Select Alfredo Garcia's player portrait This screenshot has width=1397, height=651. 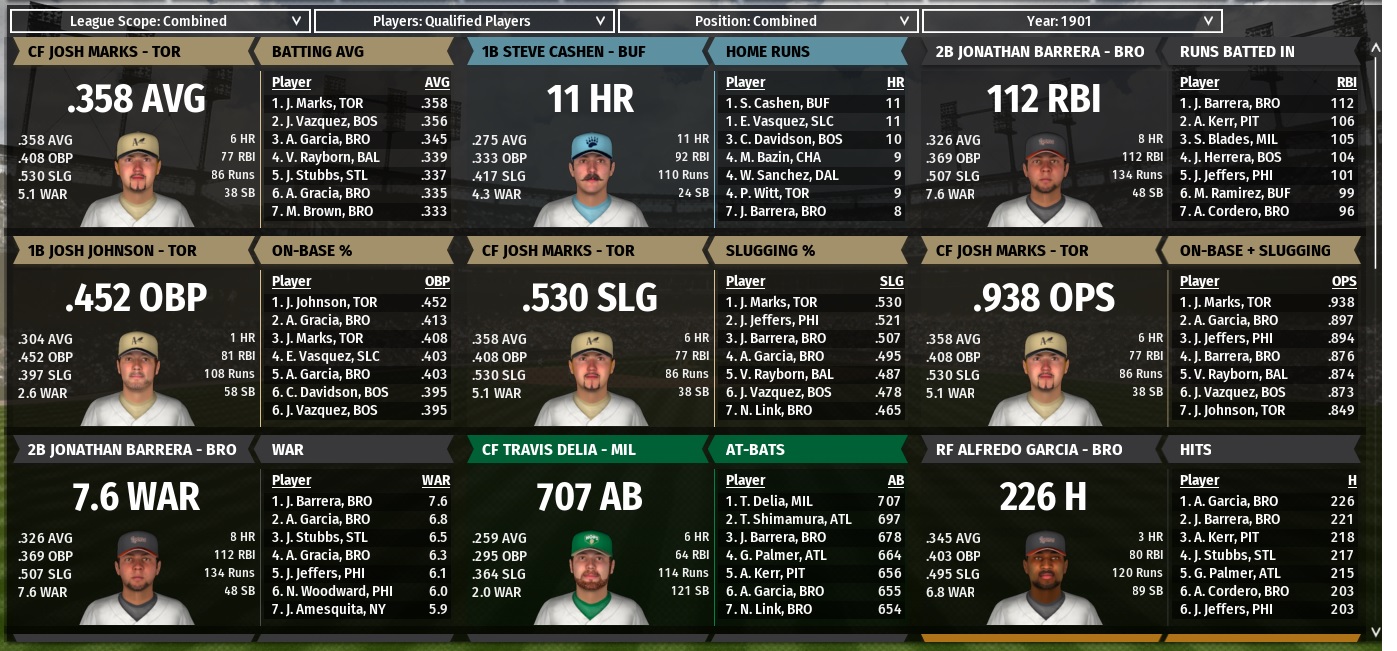(x=1045, y=578)
